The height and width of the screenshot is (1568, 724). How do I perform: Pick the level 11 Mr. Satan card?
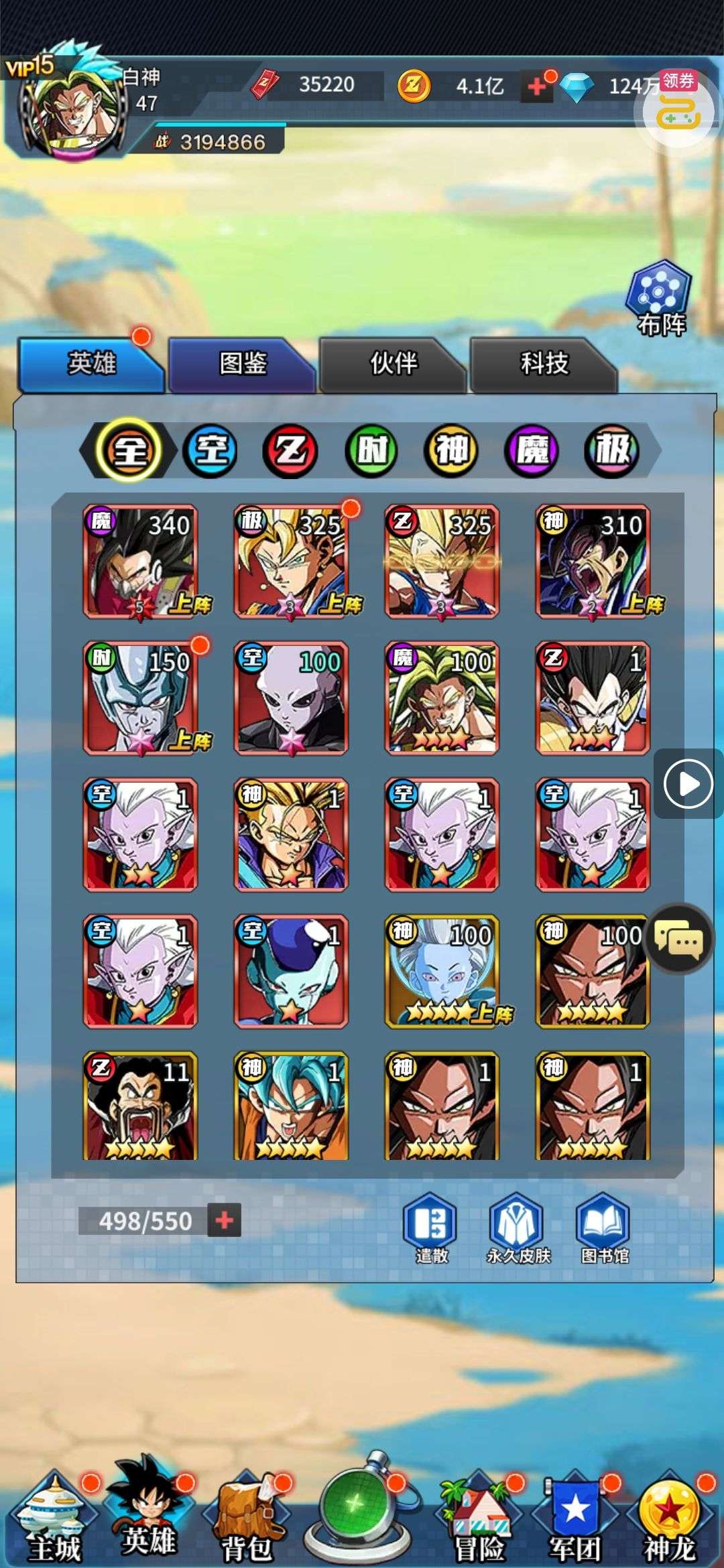click(x=140, y=1106)
